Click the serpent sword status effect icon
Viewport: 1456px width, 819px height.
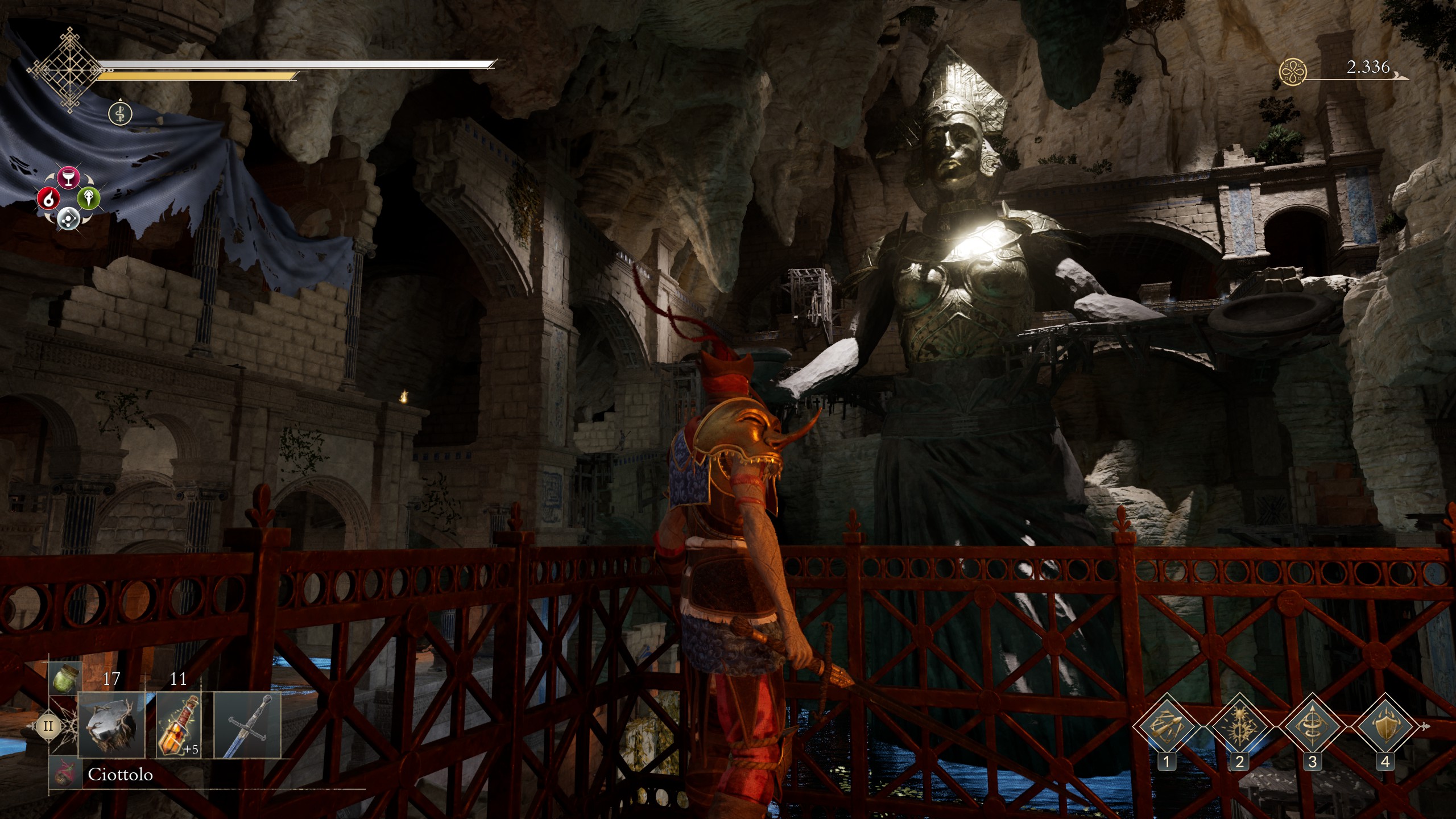coord(120,113)
